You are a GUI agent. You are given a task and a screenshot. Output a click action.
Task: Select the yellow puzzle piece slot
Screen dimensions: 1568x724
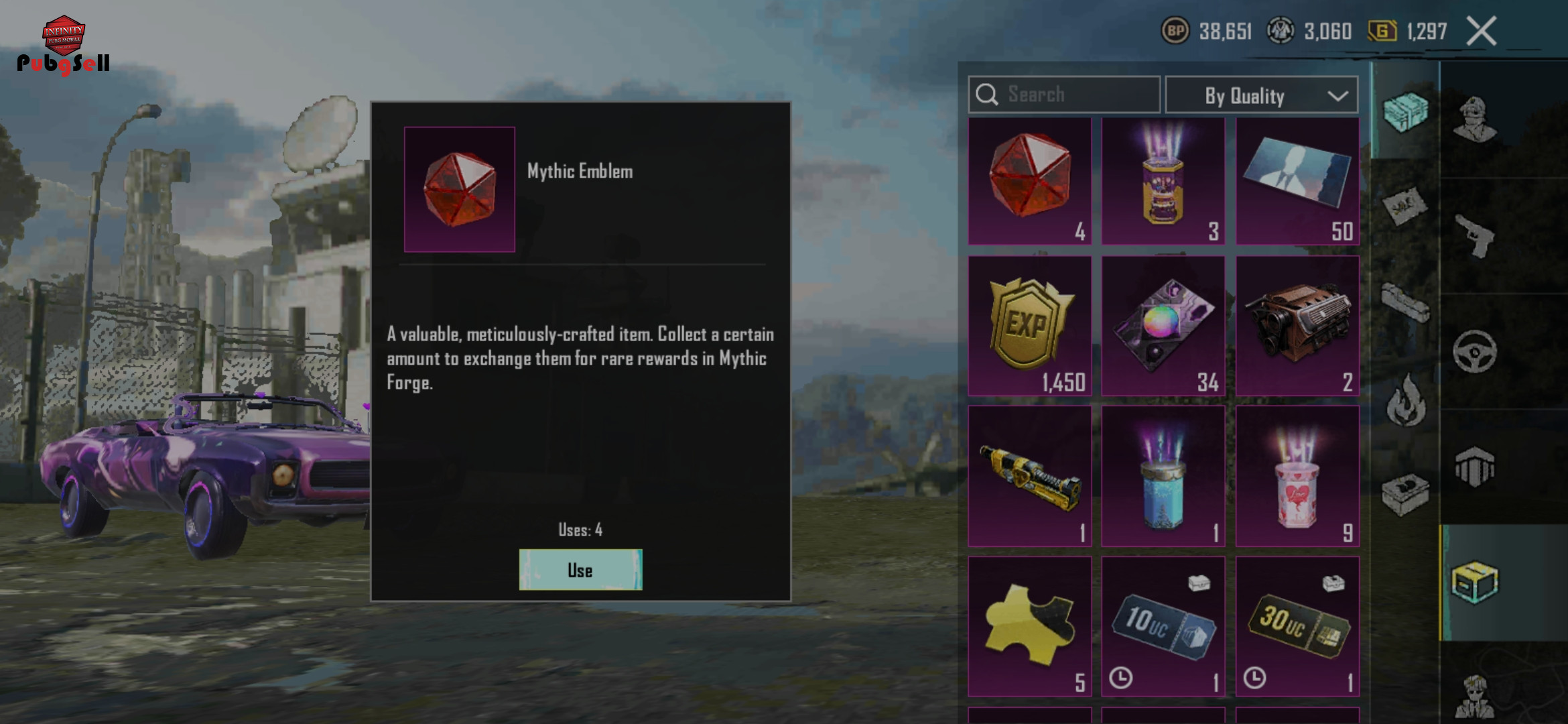click(x=1029, y=626)
